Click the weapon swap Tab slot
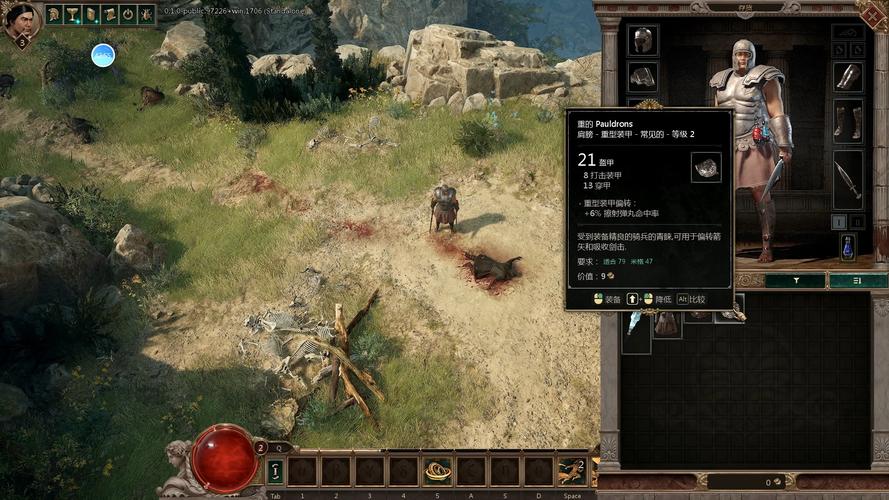Image resolution: width=889 pixels, height=500 pixels. coord(275,471)
